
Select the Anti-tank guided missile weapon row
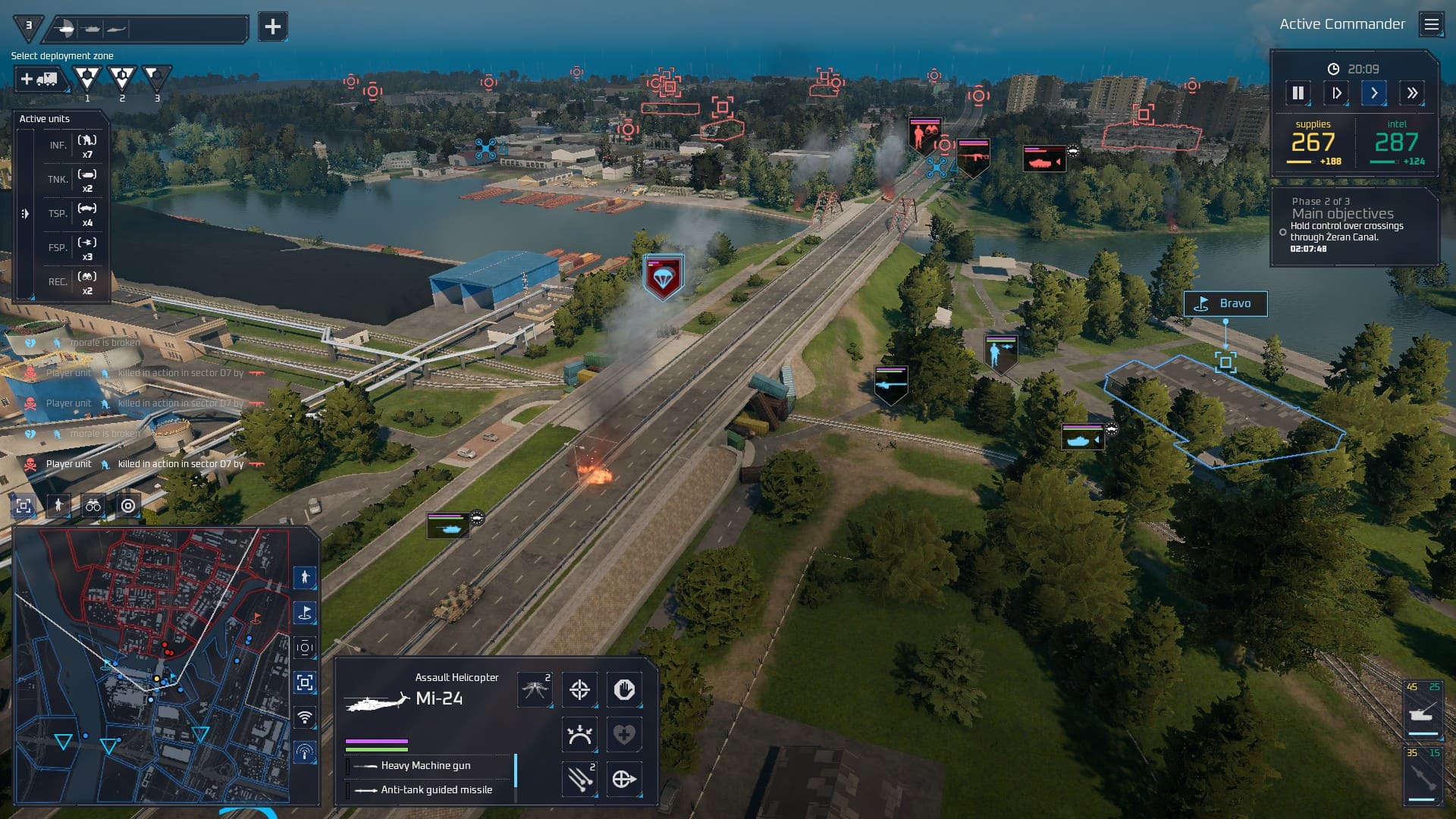point(436,790)
